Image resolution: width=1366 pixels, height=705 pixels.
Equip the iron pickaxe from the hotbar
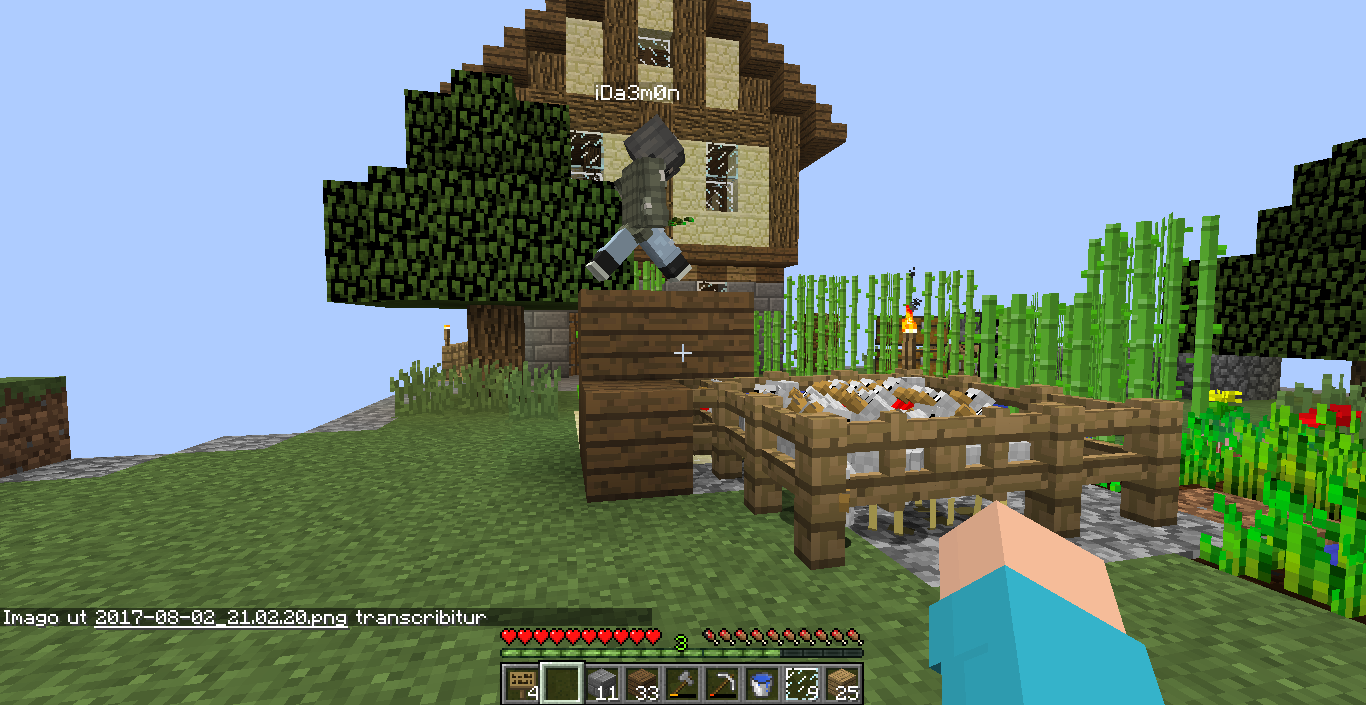[x=721, y=684]
